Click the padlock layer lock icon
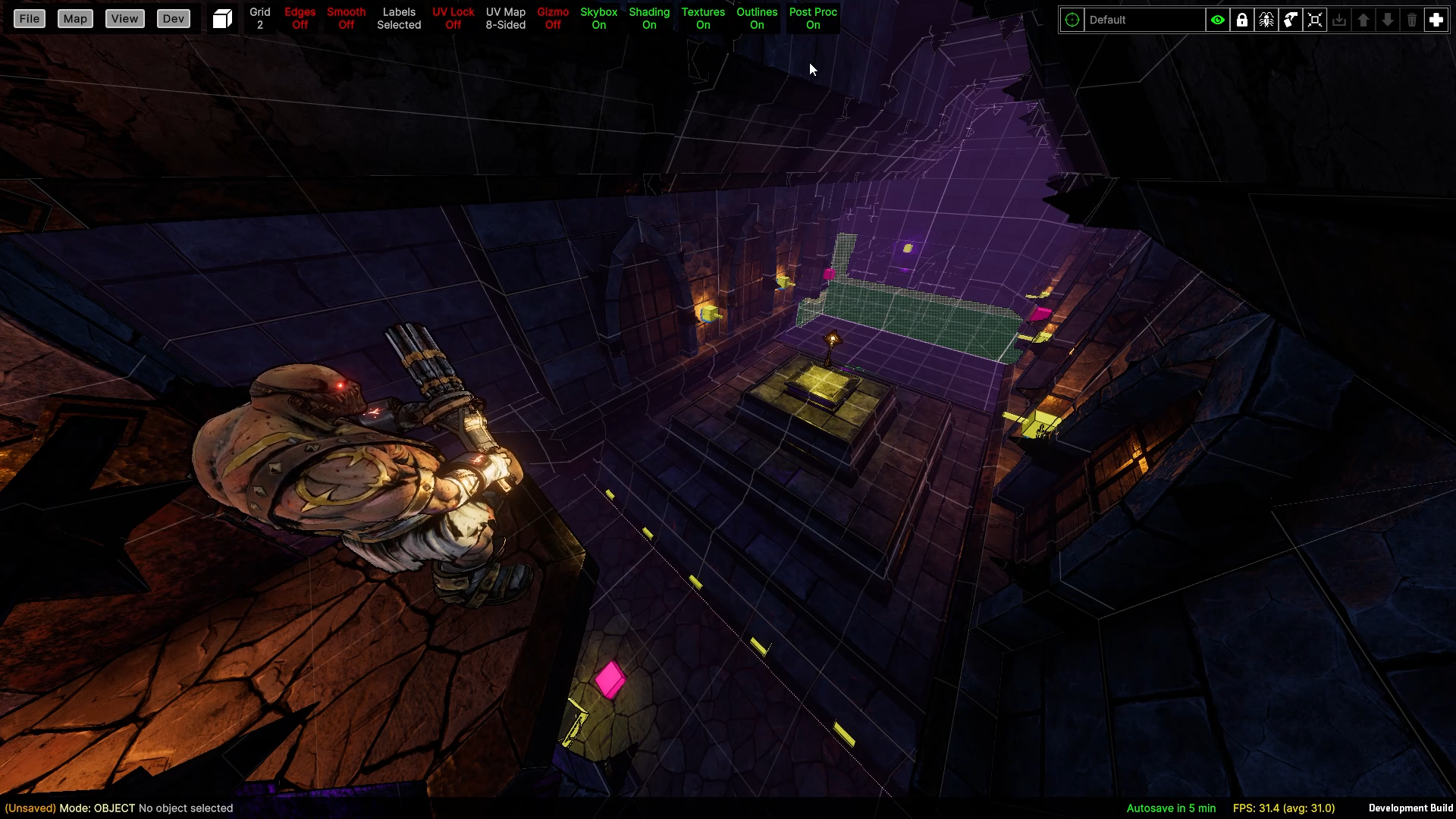The height and width of the screenshot is (819, 1456). 1242,20
